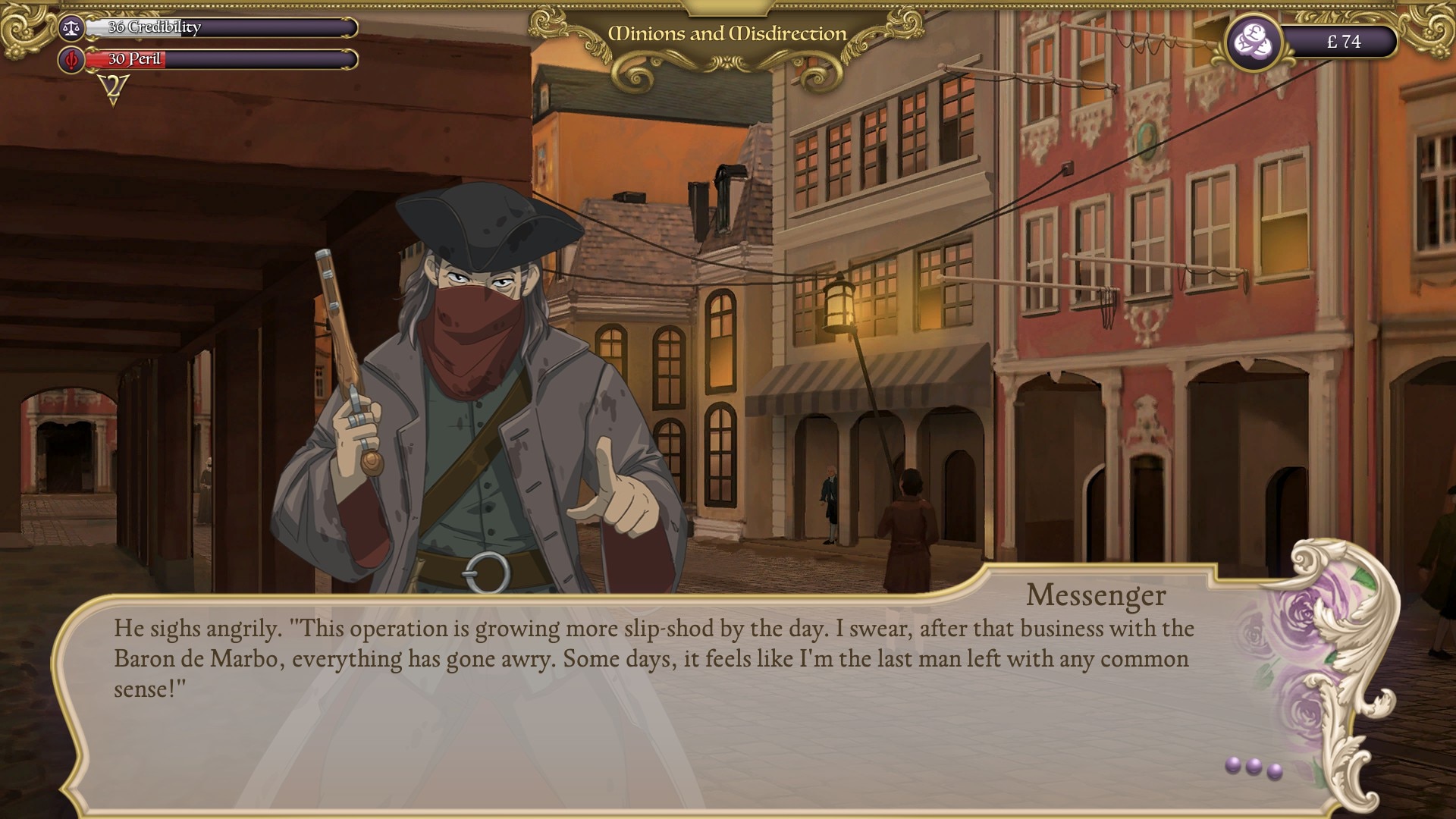Open the triangle badge showing 2

coord(114,89)
